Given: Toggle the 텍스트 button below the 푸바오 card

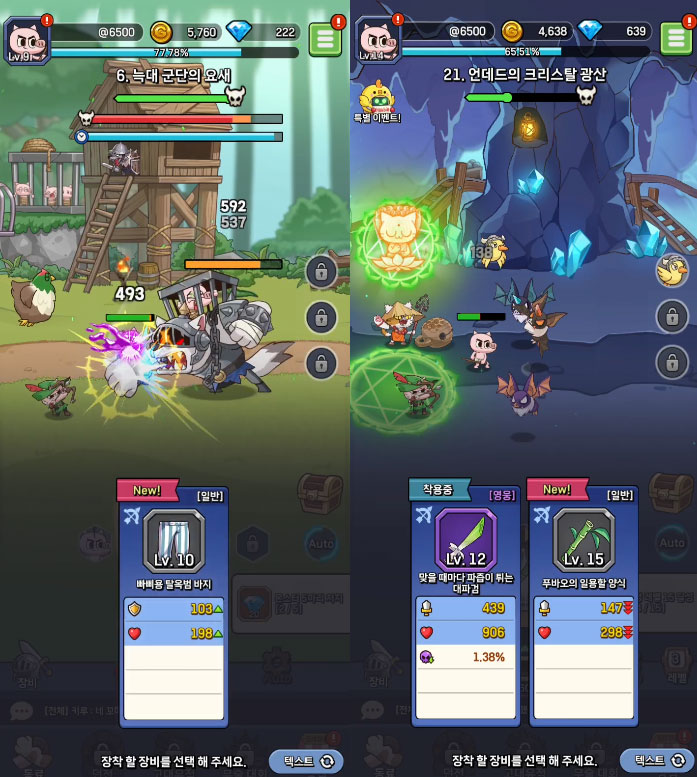Looking at the screenshot, I should click(x=656, y=761).
